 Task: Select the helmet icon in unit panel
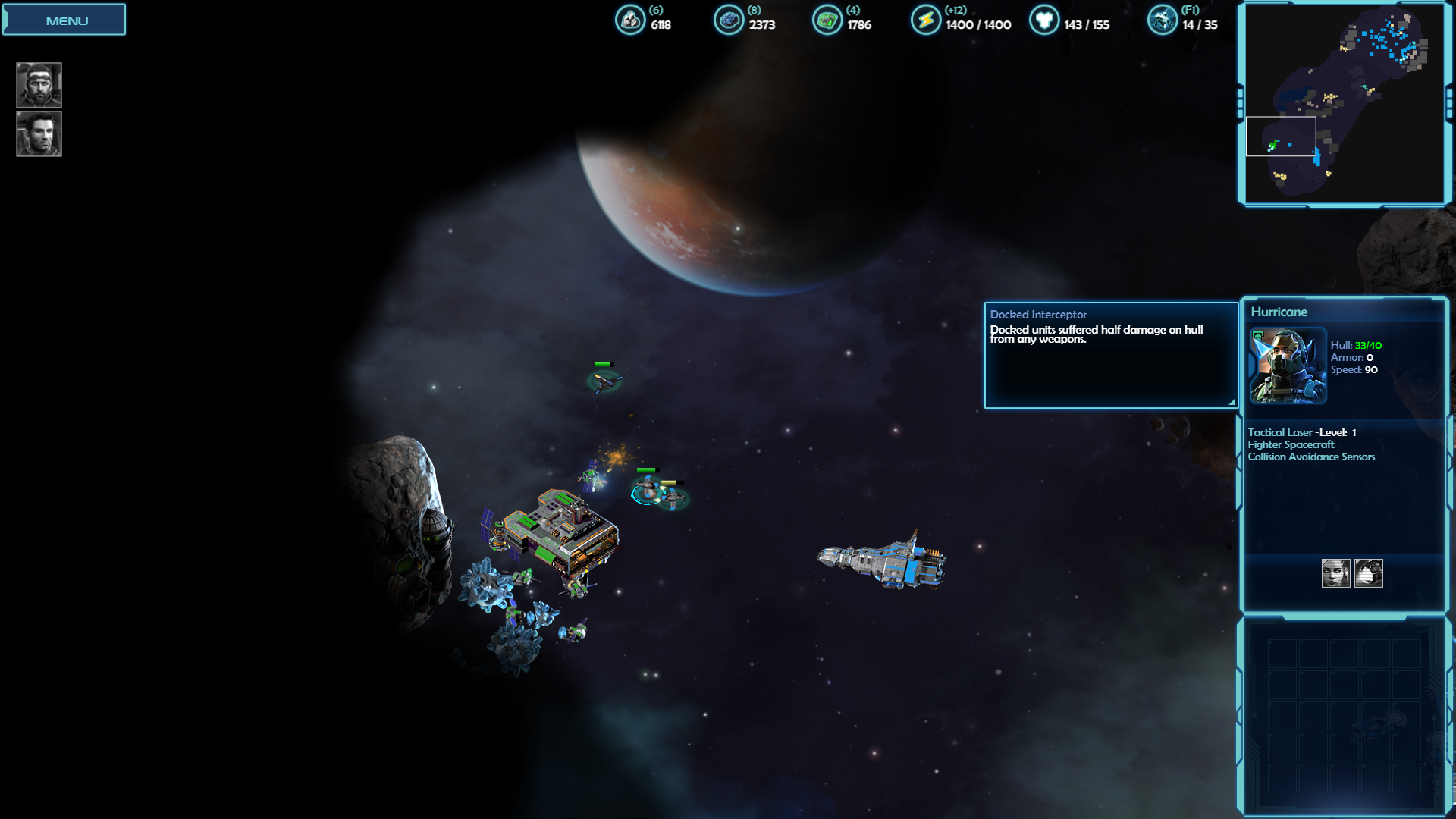(1369, 573)
